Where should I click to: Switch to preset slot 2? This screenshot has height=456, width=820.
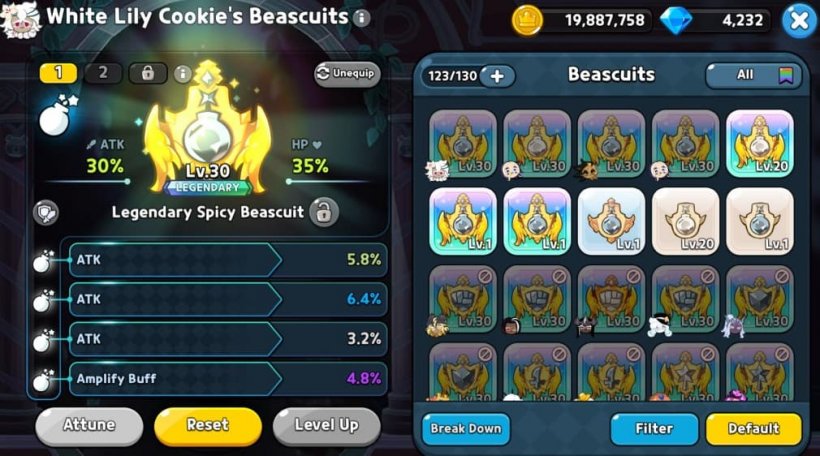[x=104, y=73]
